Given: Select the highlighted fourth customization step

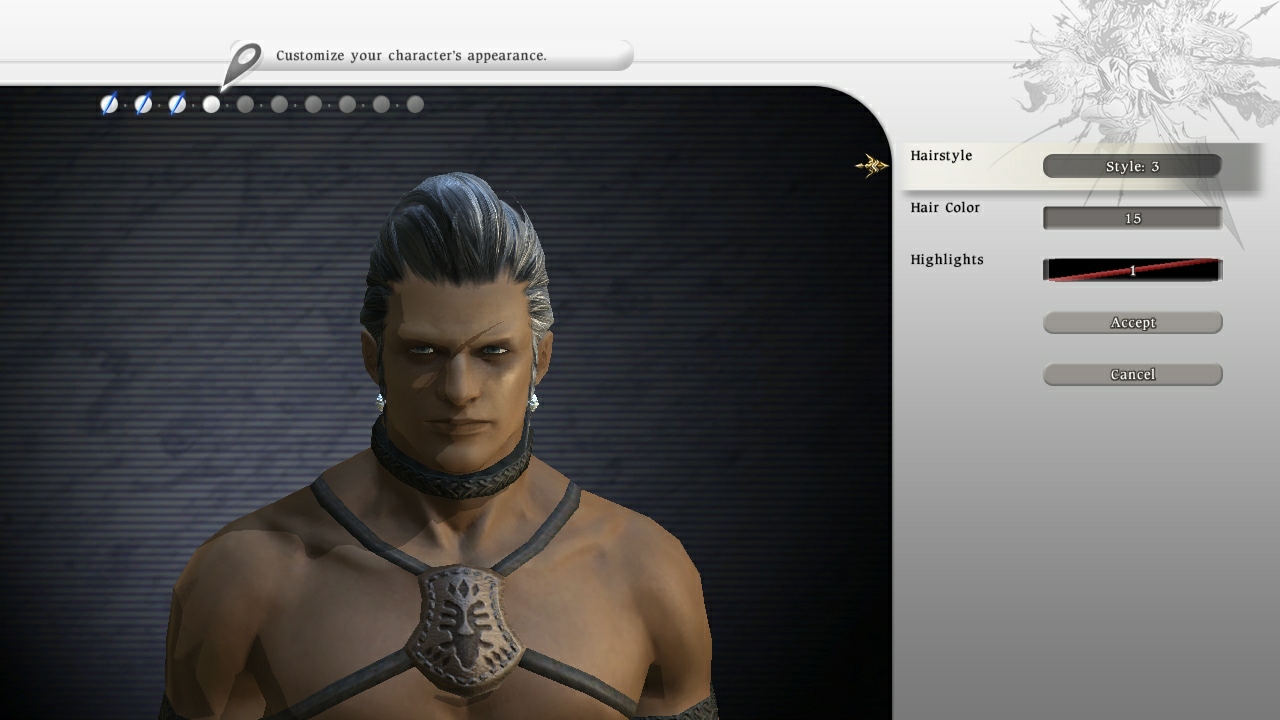Looking at the screenshot, I should click(x=211, y=103).
